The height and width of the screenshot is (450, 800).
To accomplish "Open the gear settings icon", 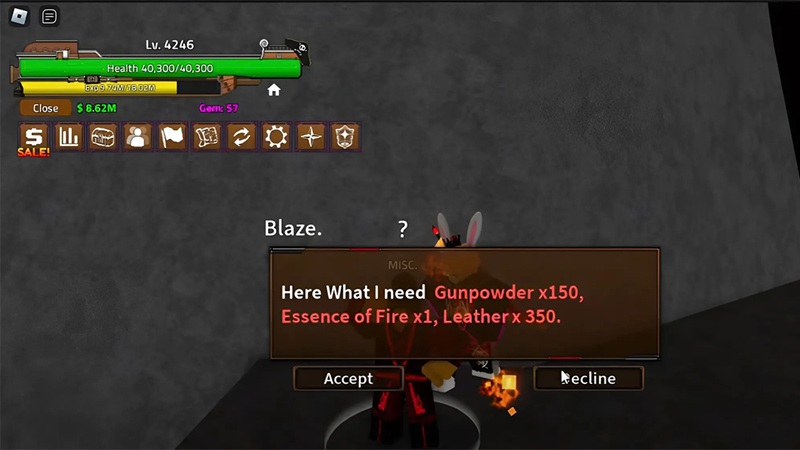I will click(x=276, y=137).
